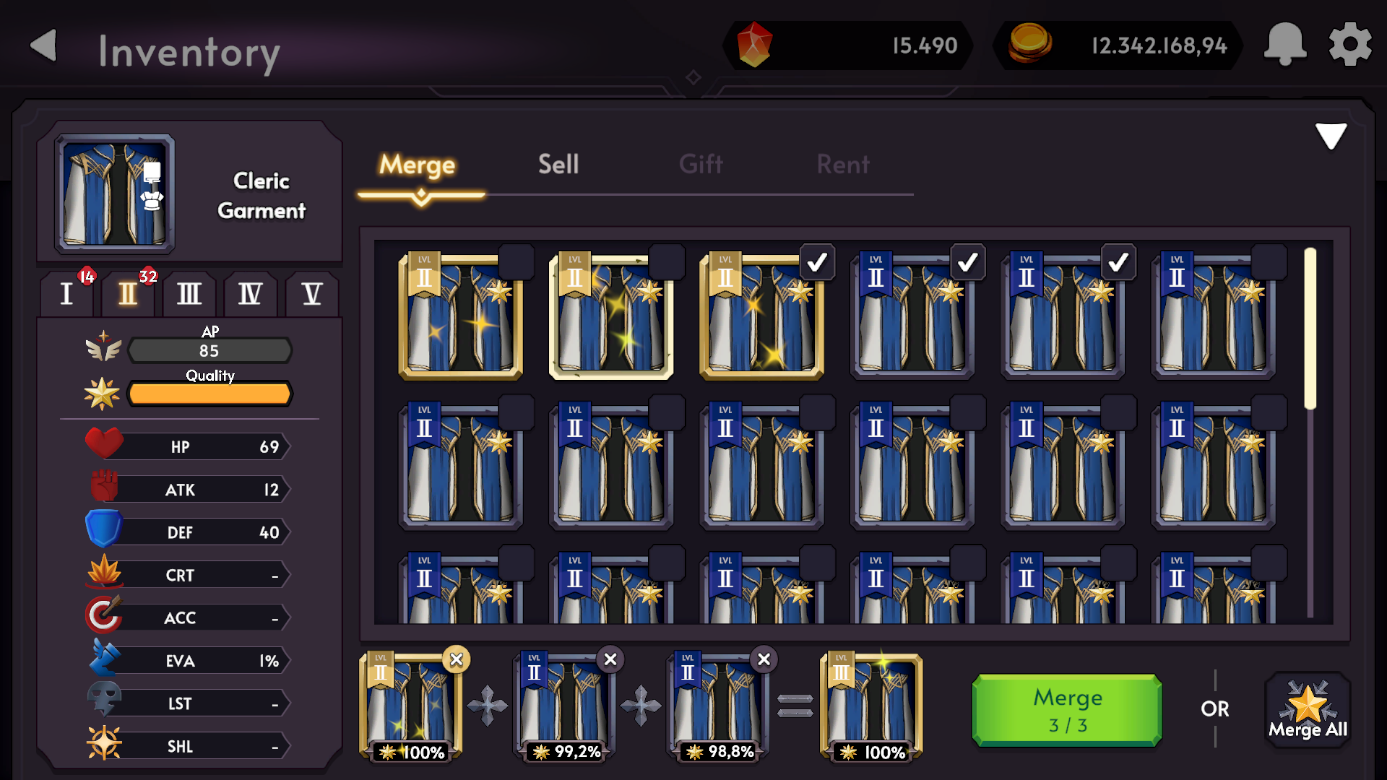The height and width of the screenshot is (780, 1387).
Task: Uncheck the third selected Level II item
Action: click(1117, 262)
